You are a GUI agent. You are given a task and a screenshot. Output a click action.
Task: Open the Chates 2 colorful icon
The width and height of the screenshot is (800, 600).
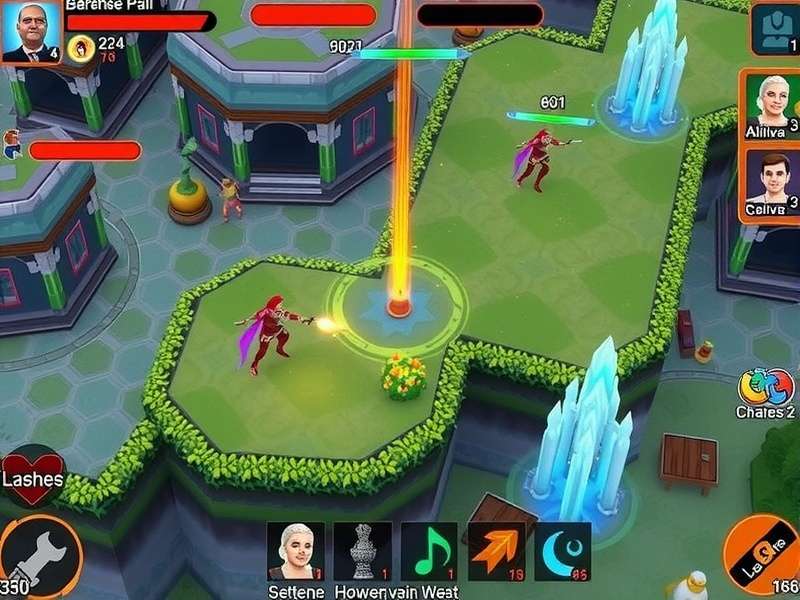point(765,388)
